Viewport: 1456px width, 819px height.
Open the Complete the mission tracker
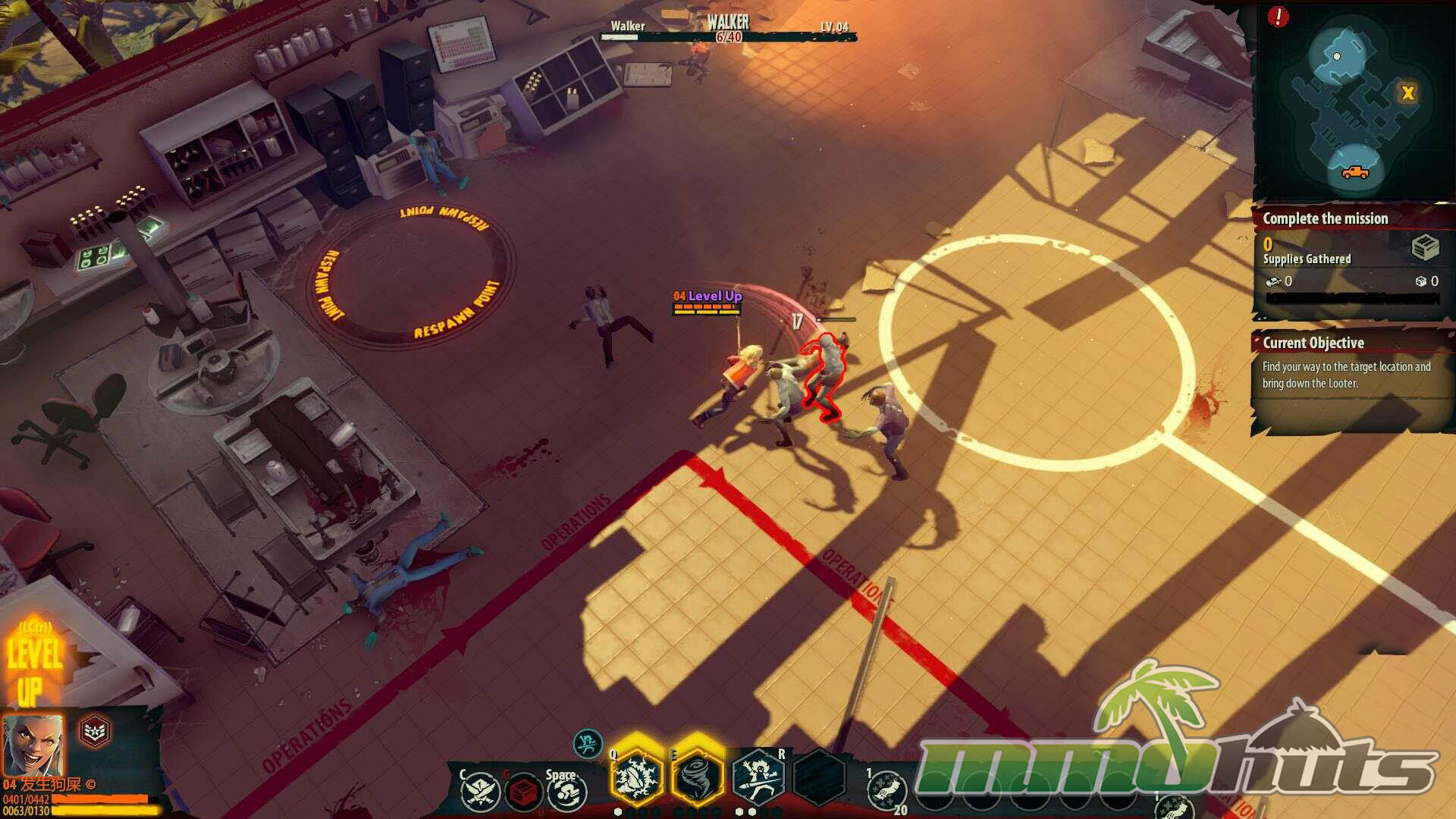[1326, 219]
